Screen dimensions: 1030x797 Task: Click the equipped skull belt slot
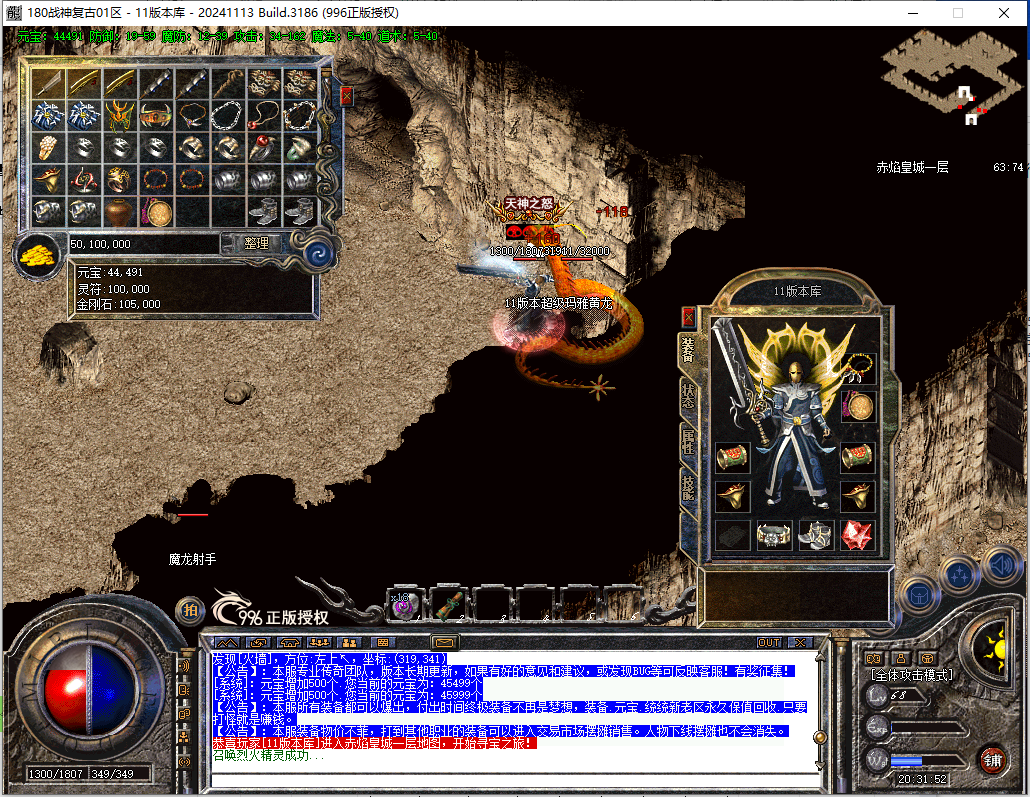click(x=774, y=536)
